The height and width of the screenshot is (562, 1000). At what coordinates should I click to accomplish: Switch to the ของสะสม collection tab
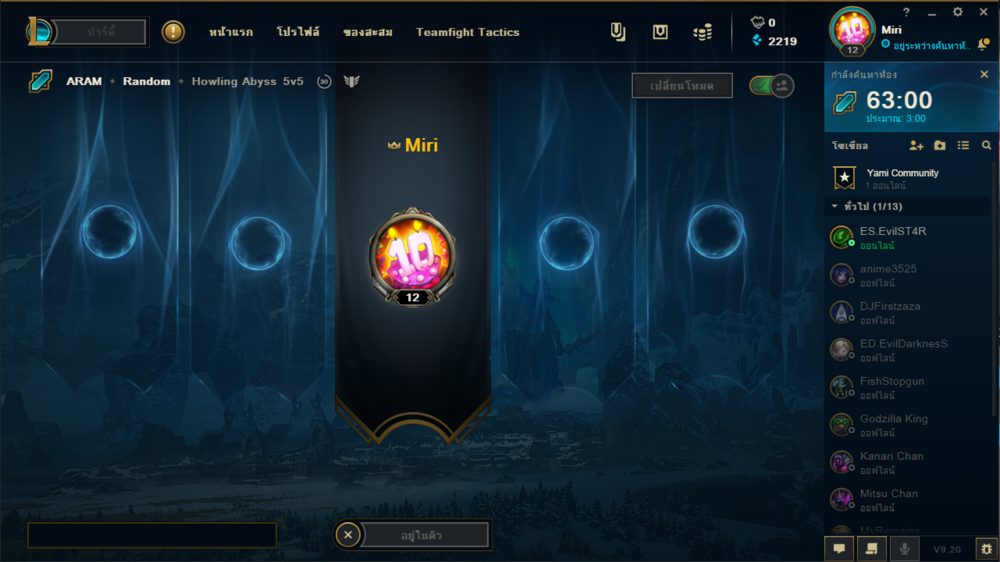pos(368,32)
